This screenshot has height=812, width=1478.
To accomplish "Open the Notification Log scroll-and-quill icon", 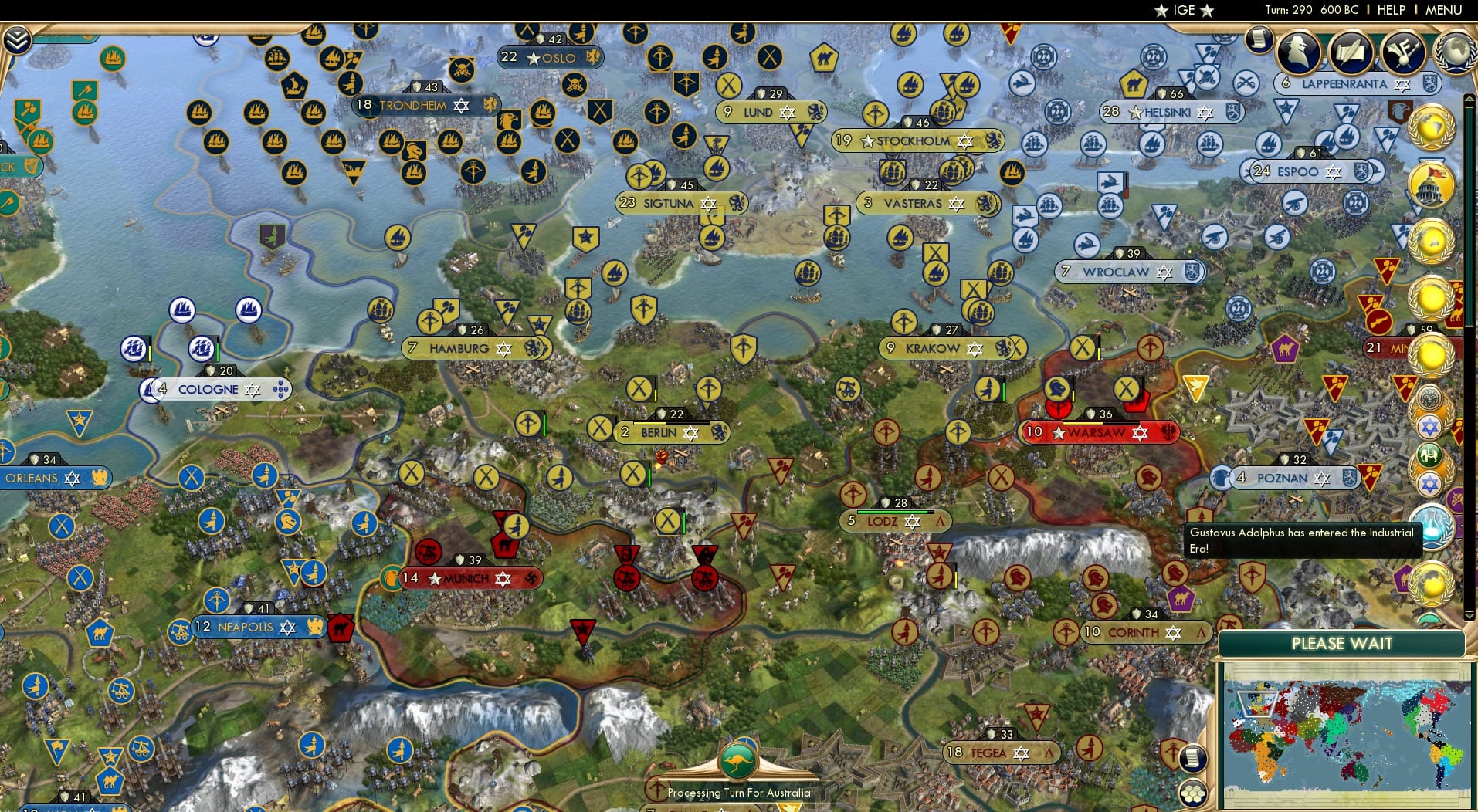I will pyautogui.click(x=1351, y=52).
